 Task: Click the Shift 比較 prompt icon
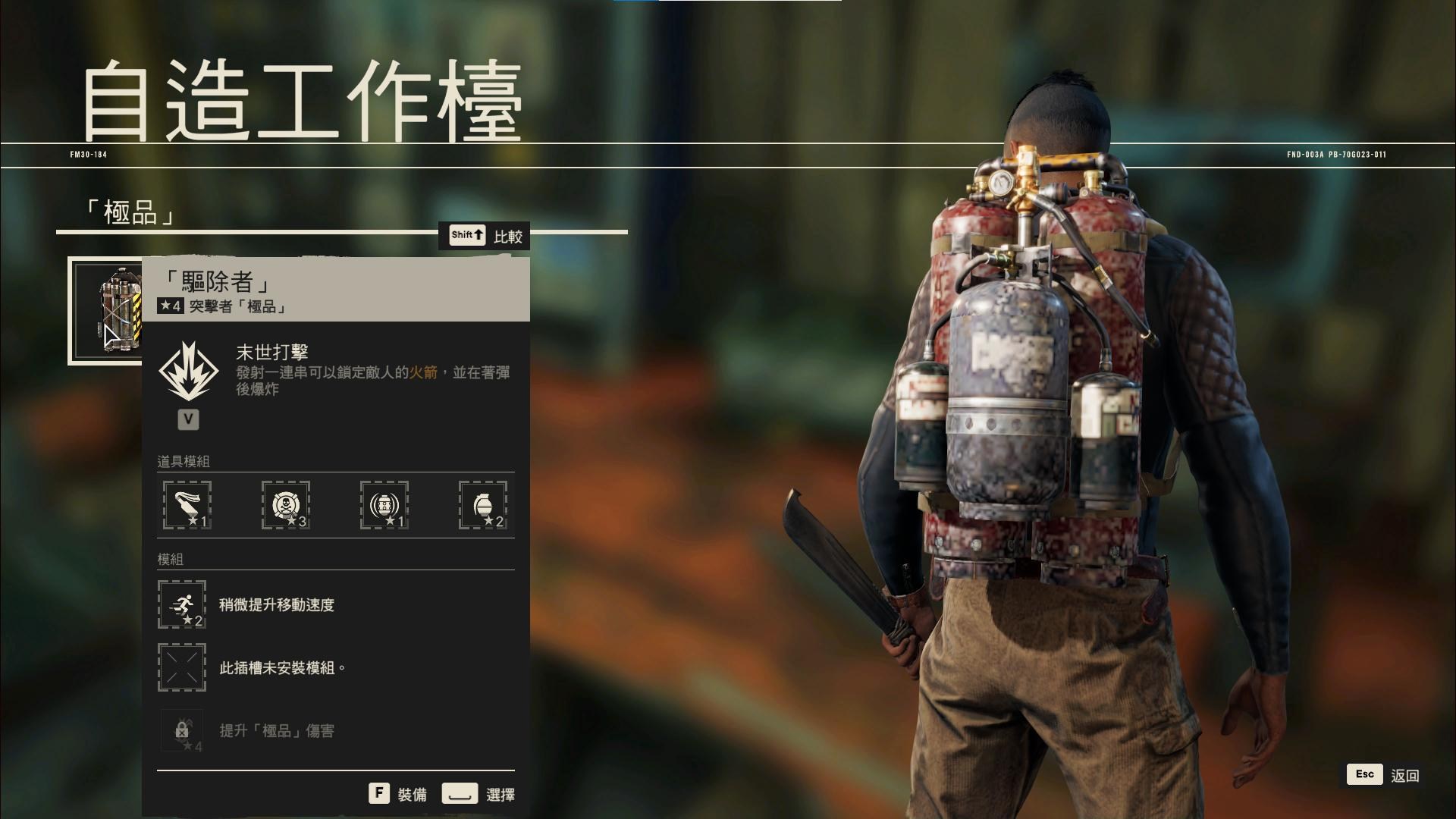pyautogui.click(x=466, y=235)
